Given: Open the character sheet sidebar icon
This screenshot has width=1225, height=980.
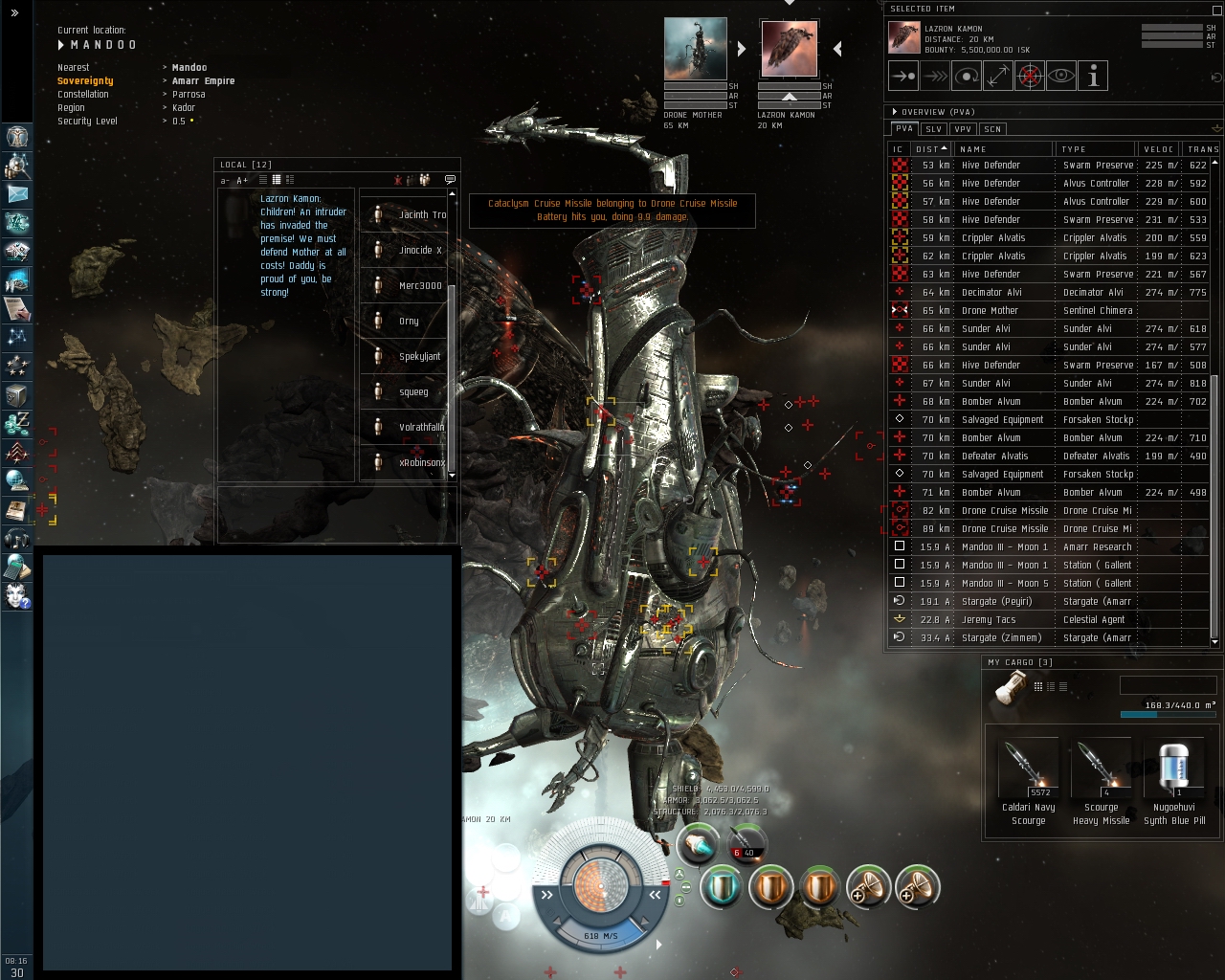Looking at the screenshot, I should (17, 137).
